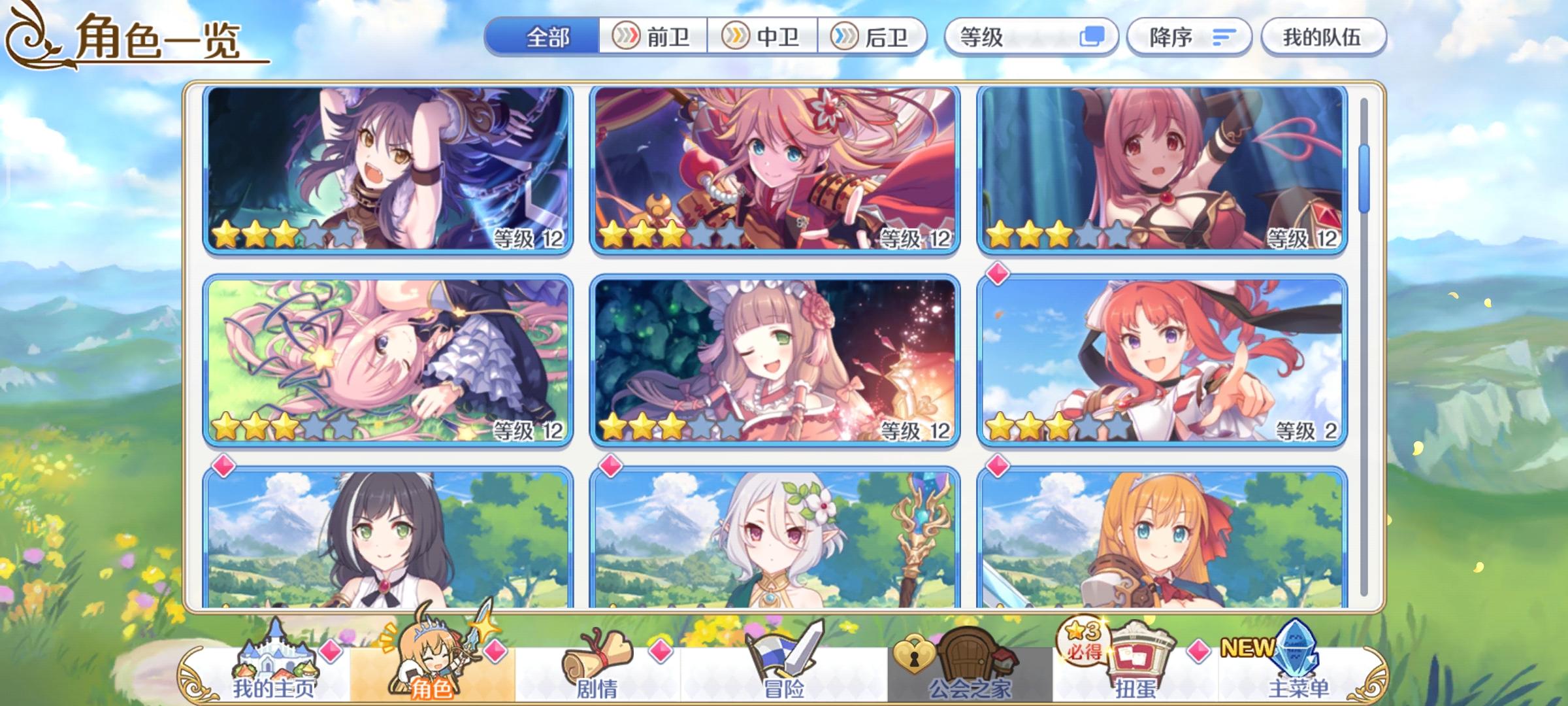Click the copy icon beside 等级
The image size is (1568, 706).
[1091, 37]
